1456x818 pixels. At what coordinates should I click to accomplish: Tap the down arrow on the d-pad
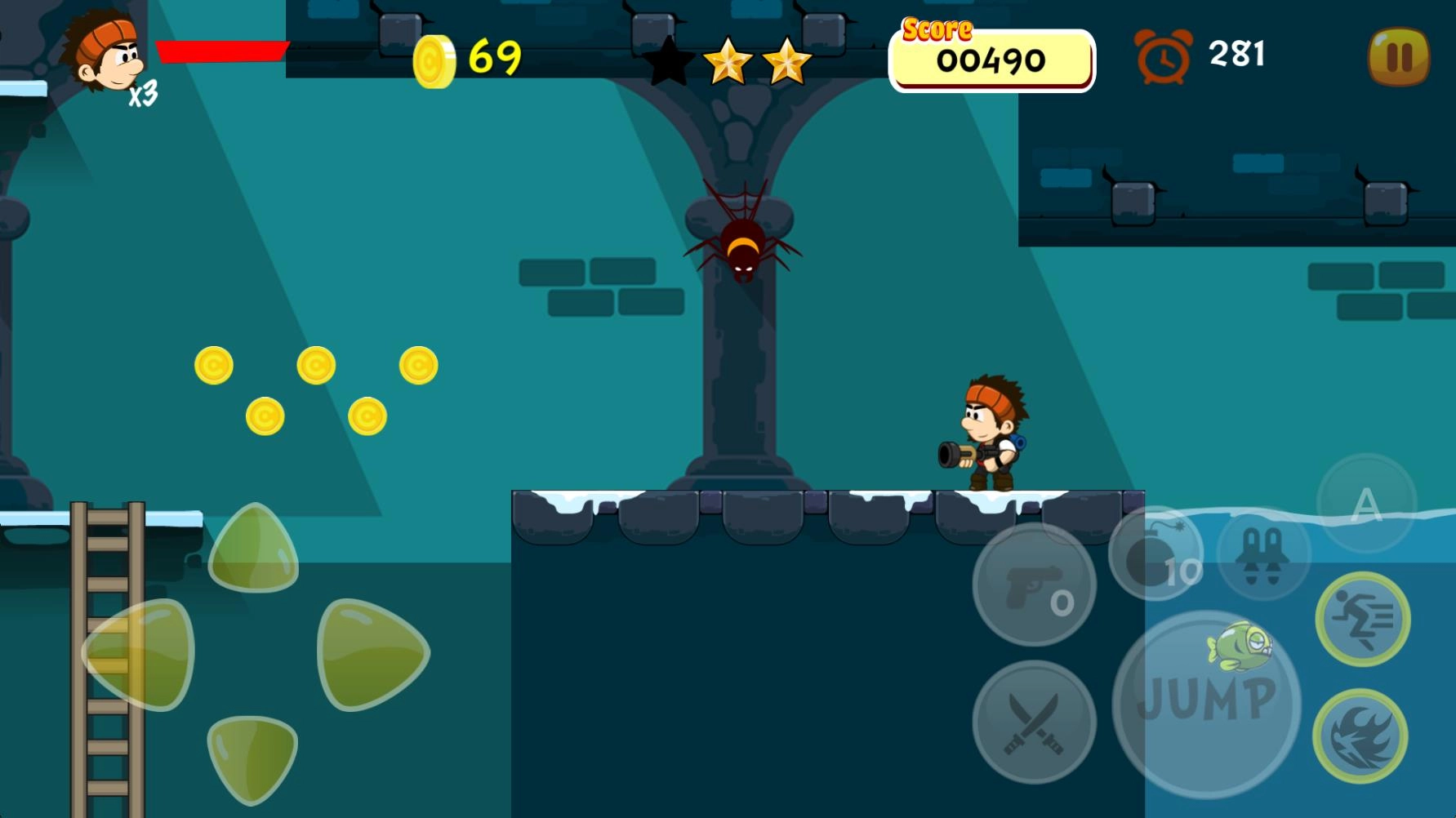click(252, 756)
